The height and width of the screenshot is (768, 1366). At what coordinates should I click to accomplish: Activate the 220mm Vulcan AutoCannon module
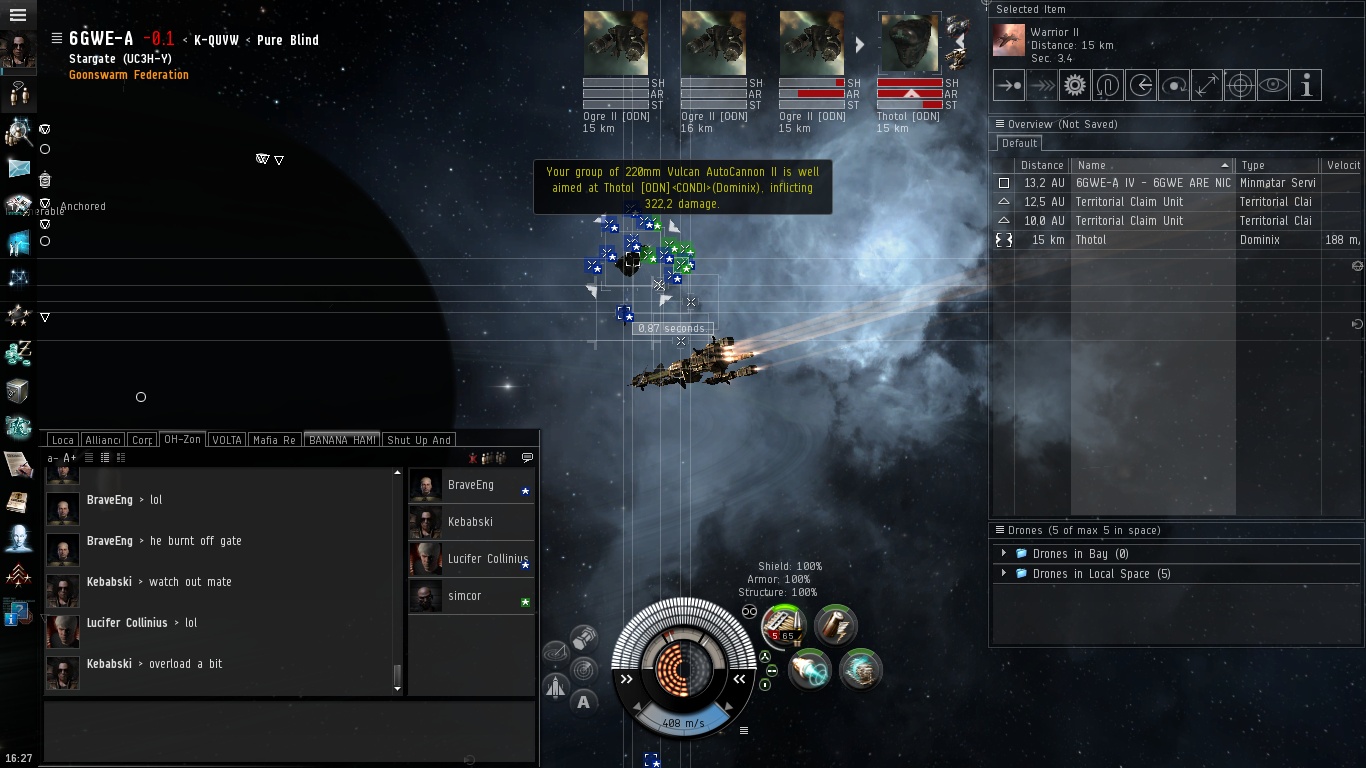tap(783, 627)
